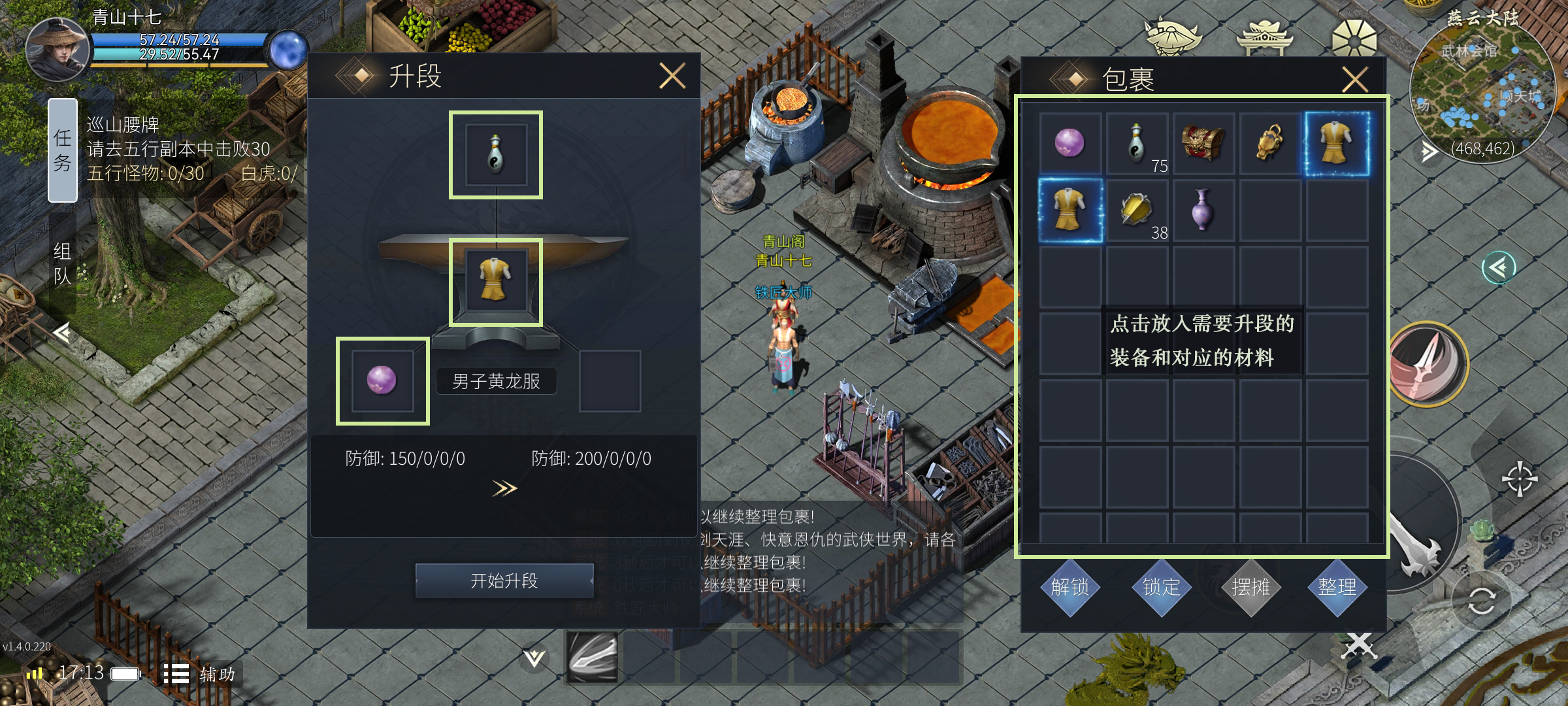Select the yellow gem stack of 38
Image resolution: width=1568 pixels, height=706 pixels.
click(1137, 210)
